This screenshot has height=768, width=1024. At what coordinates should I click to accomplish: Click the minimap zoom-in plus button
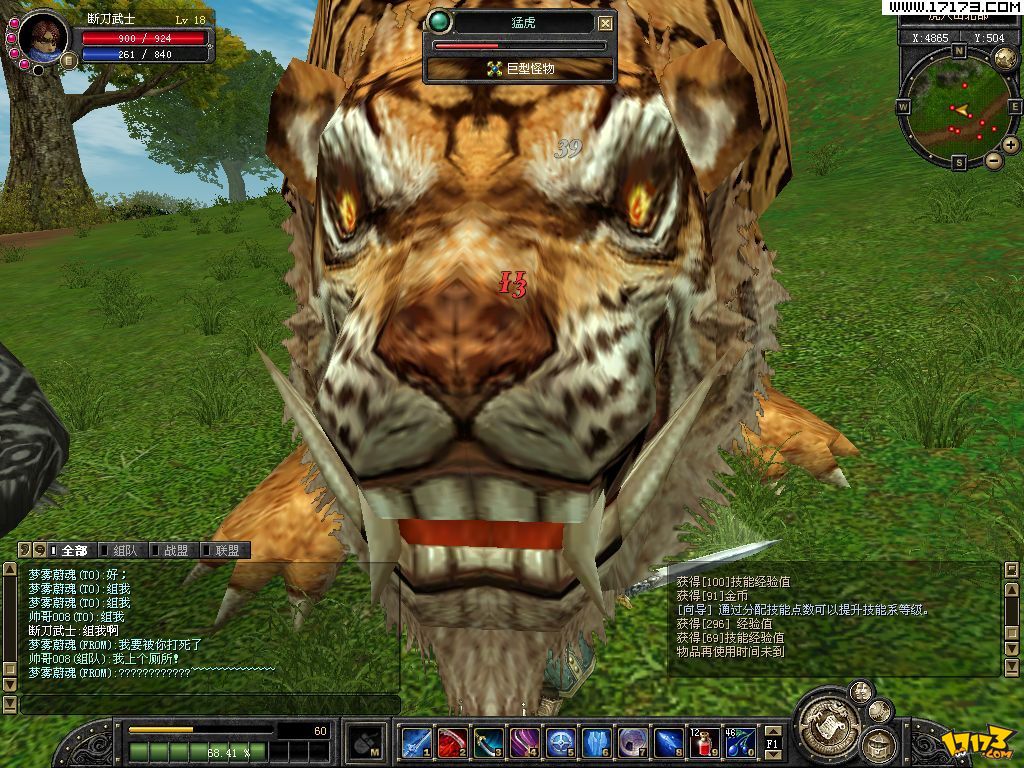1011,145
